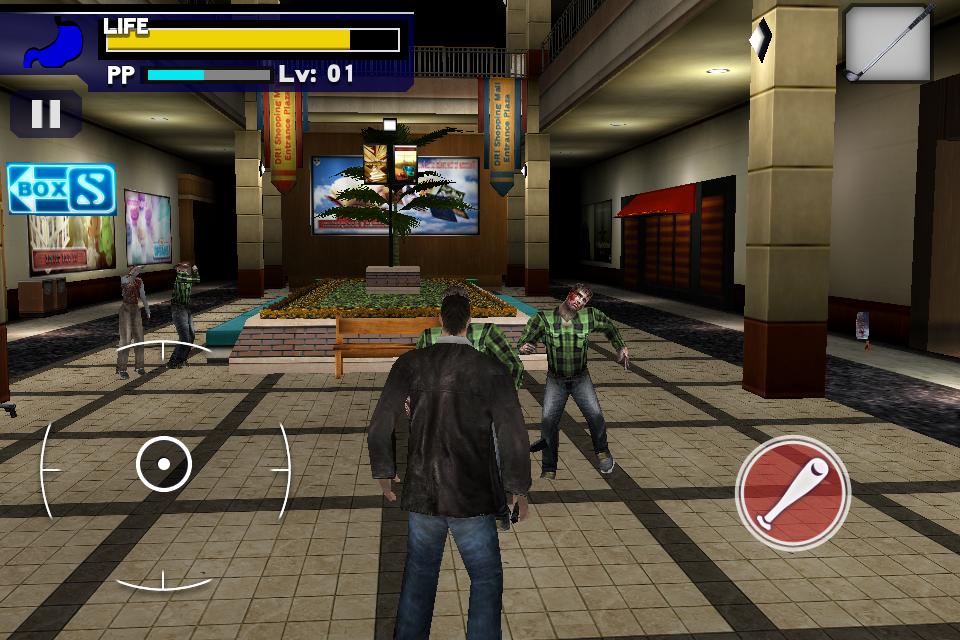Select the golf club weapon slot
Image resolution: width=960 pixels, height=640 pixels.
click(888, 43)
